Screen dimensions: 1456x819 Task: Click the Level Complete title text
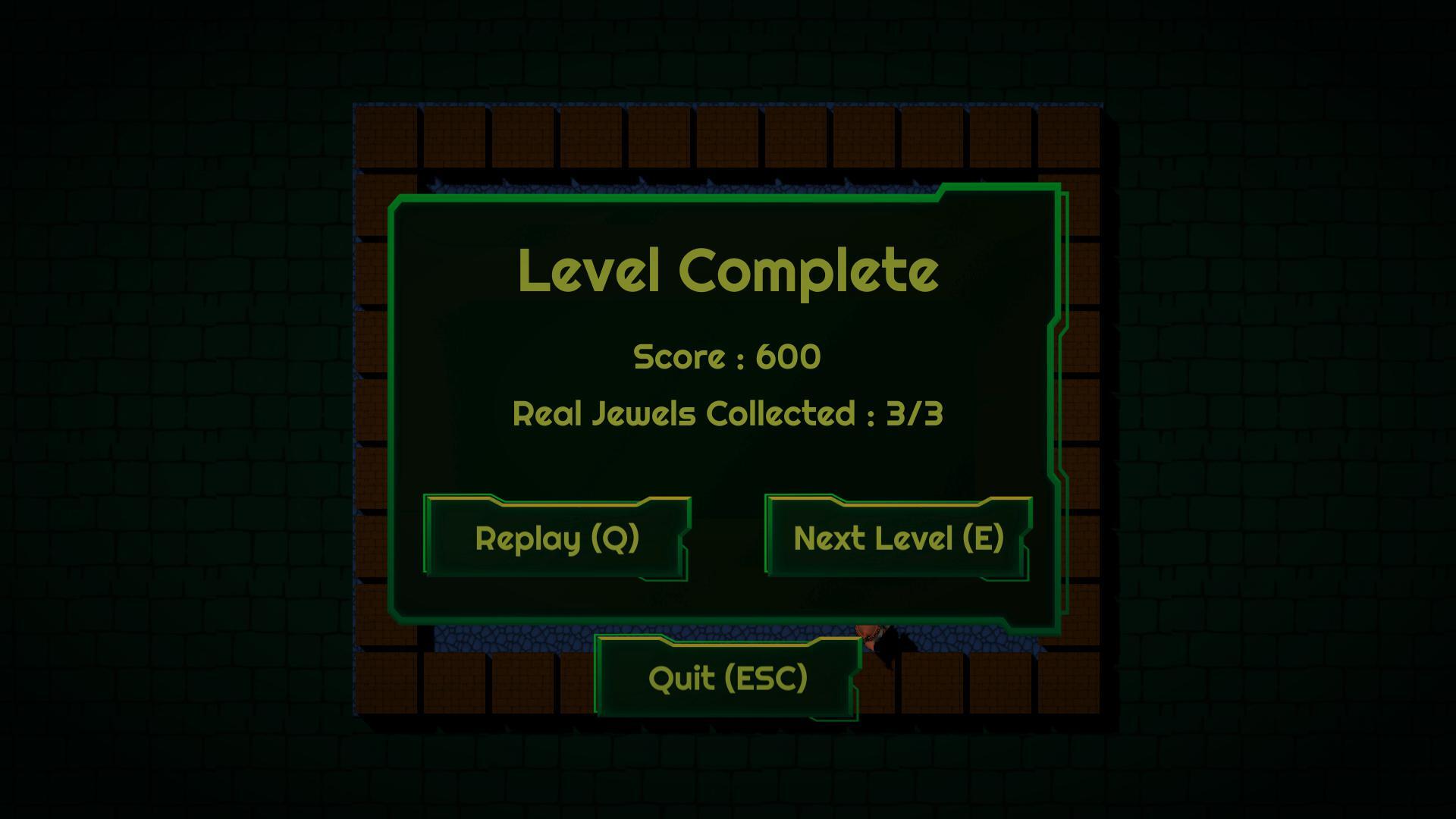728,273
